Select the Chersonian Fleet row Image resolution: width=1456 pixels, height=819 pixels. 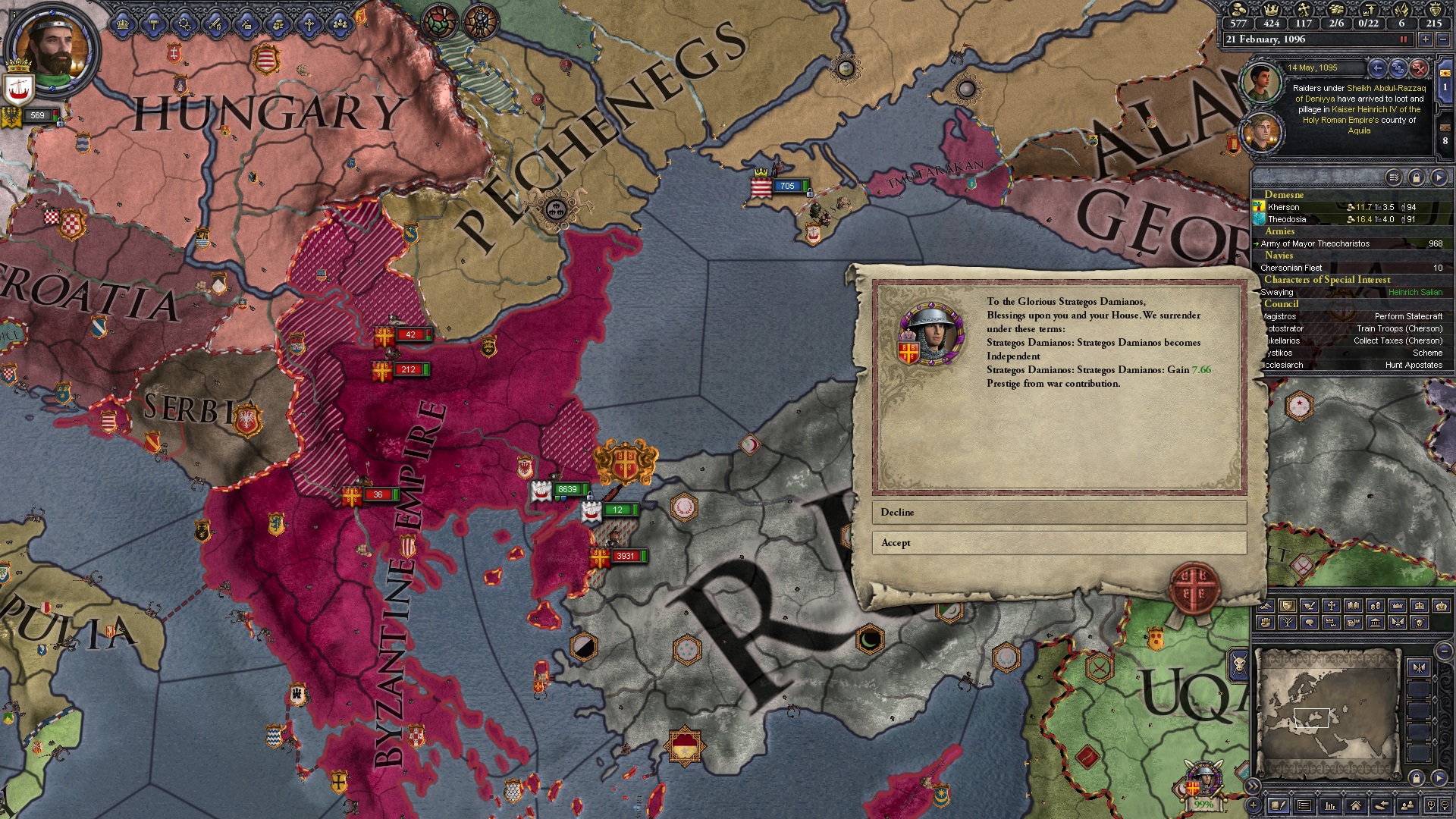click(x=1291, y=268)
